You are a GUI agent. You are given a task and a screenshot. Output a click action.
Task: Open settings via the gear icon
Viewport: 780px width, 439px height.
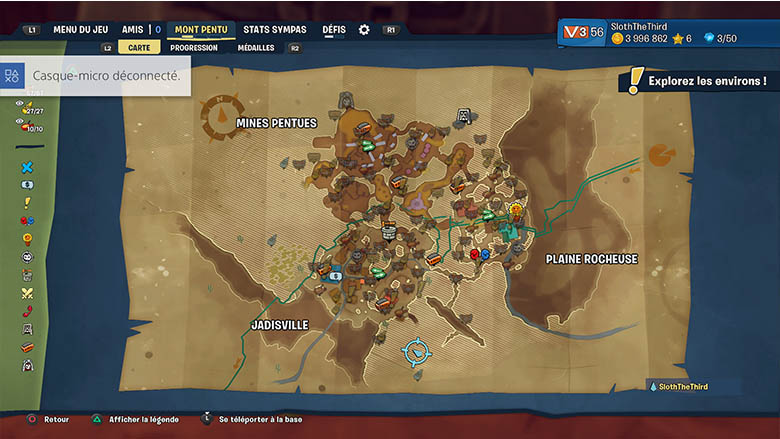click(x=364, y=30)
